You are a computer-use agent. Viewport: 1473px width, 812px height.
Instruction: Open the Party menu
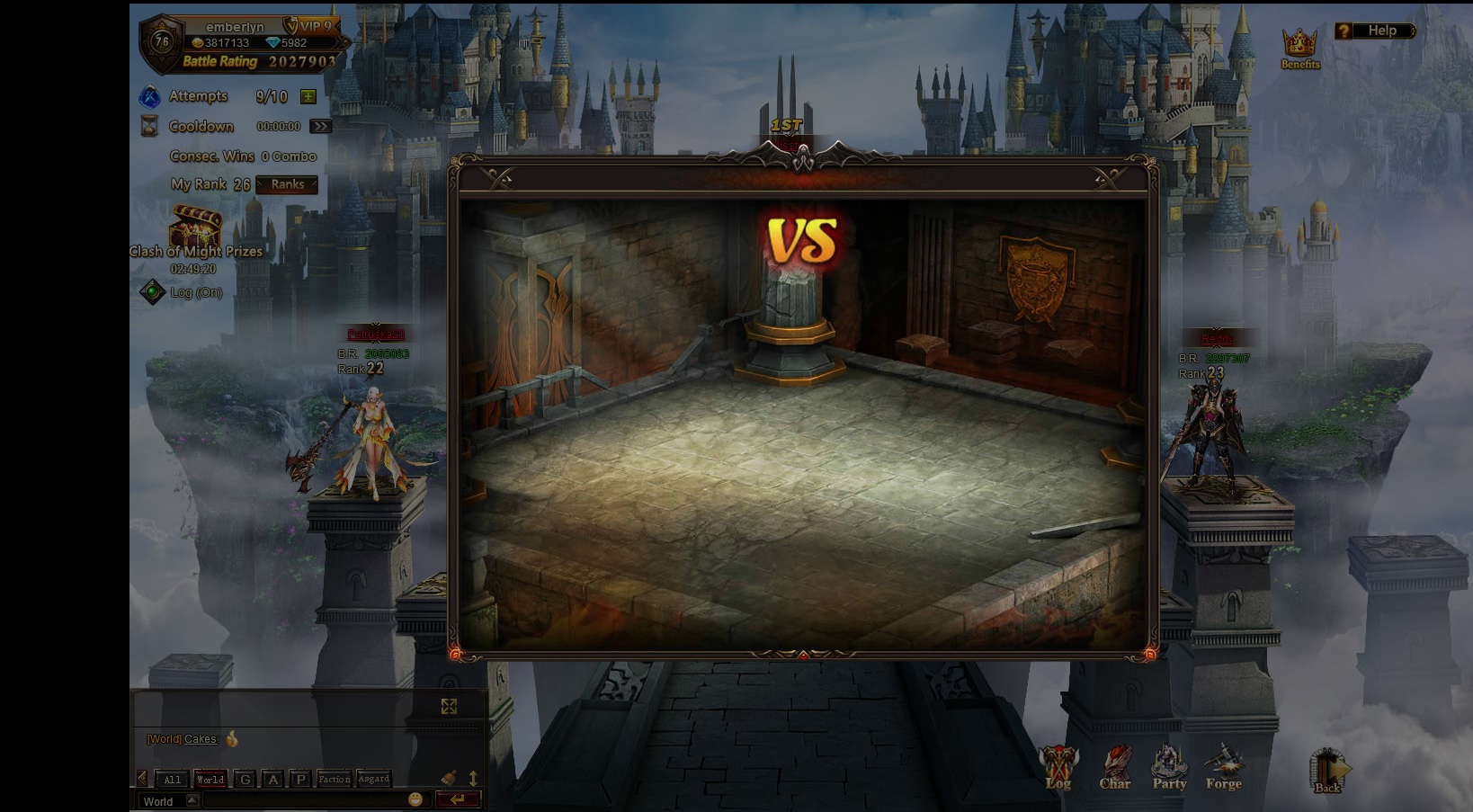[1169, 769]
